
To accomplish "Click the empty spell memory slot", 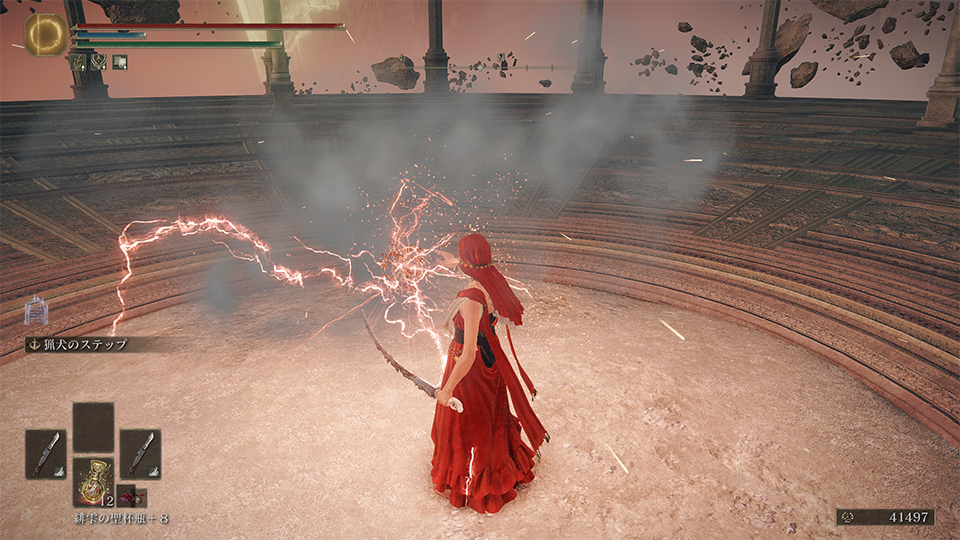I will click(x=93, y=427).
